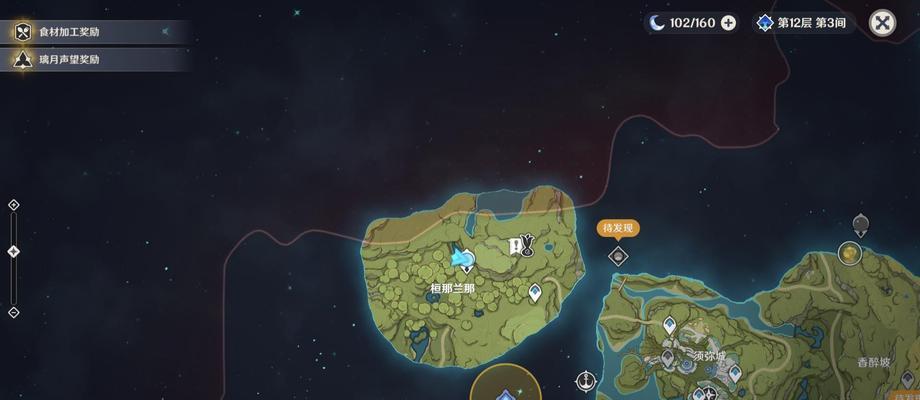Add more resin with the plus button
The image size is (920, 400).
728,23
